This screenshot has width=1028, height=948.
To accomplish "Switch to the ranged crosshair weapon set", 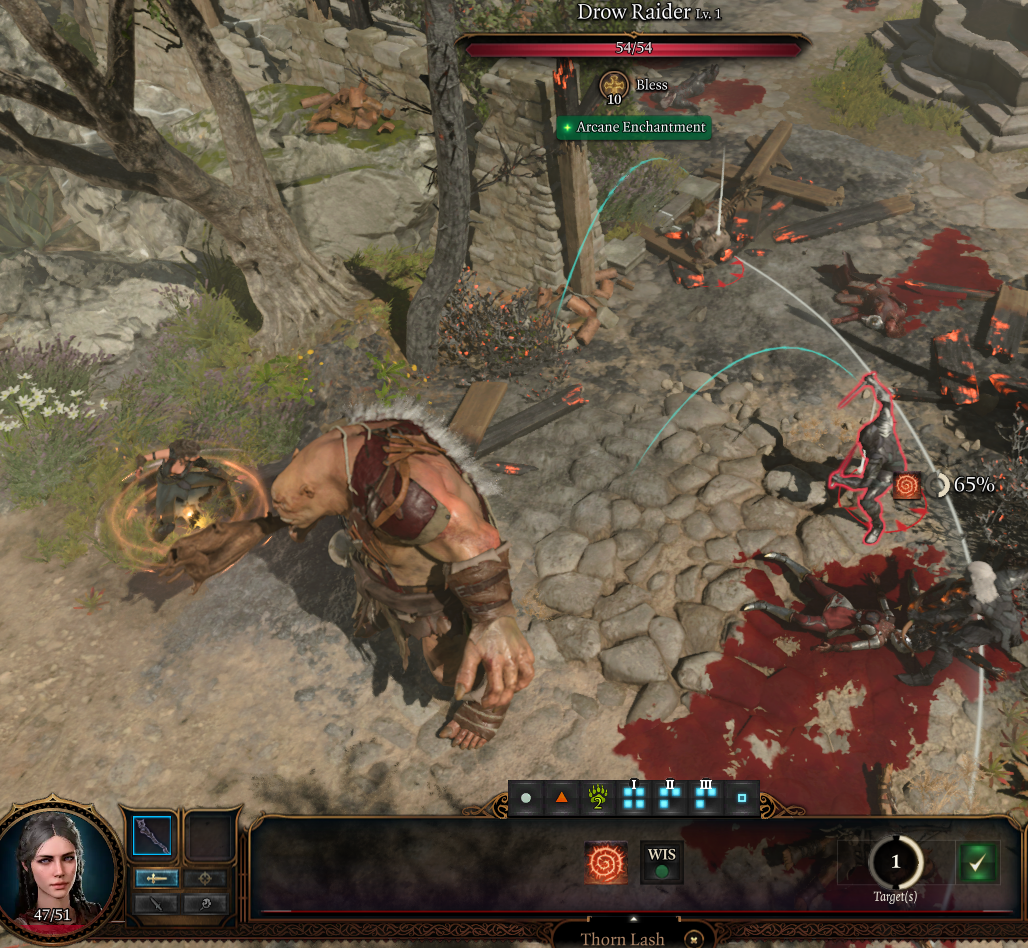I will pos(204,878).
